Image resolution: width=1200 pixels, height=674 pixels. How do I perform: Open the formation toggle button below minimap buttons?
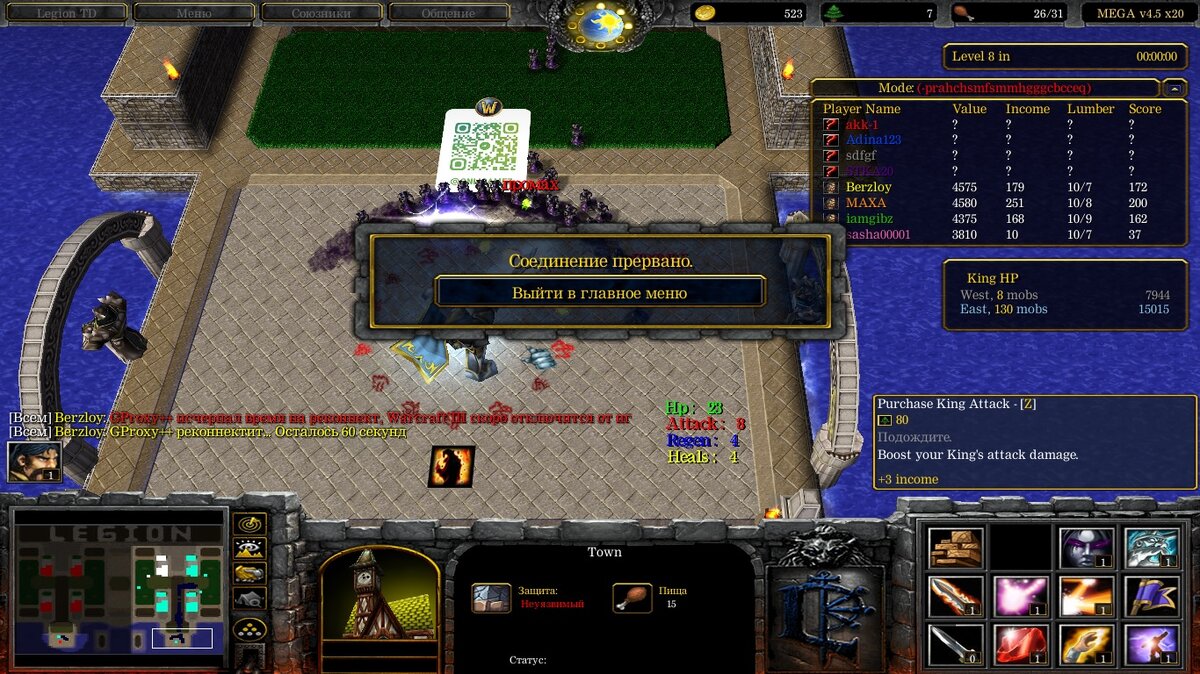pyautogui.click(x=249, y=629)
